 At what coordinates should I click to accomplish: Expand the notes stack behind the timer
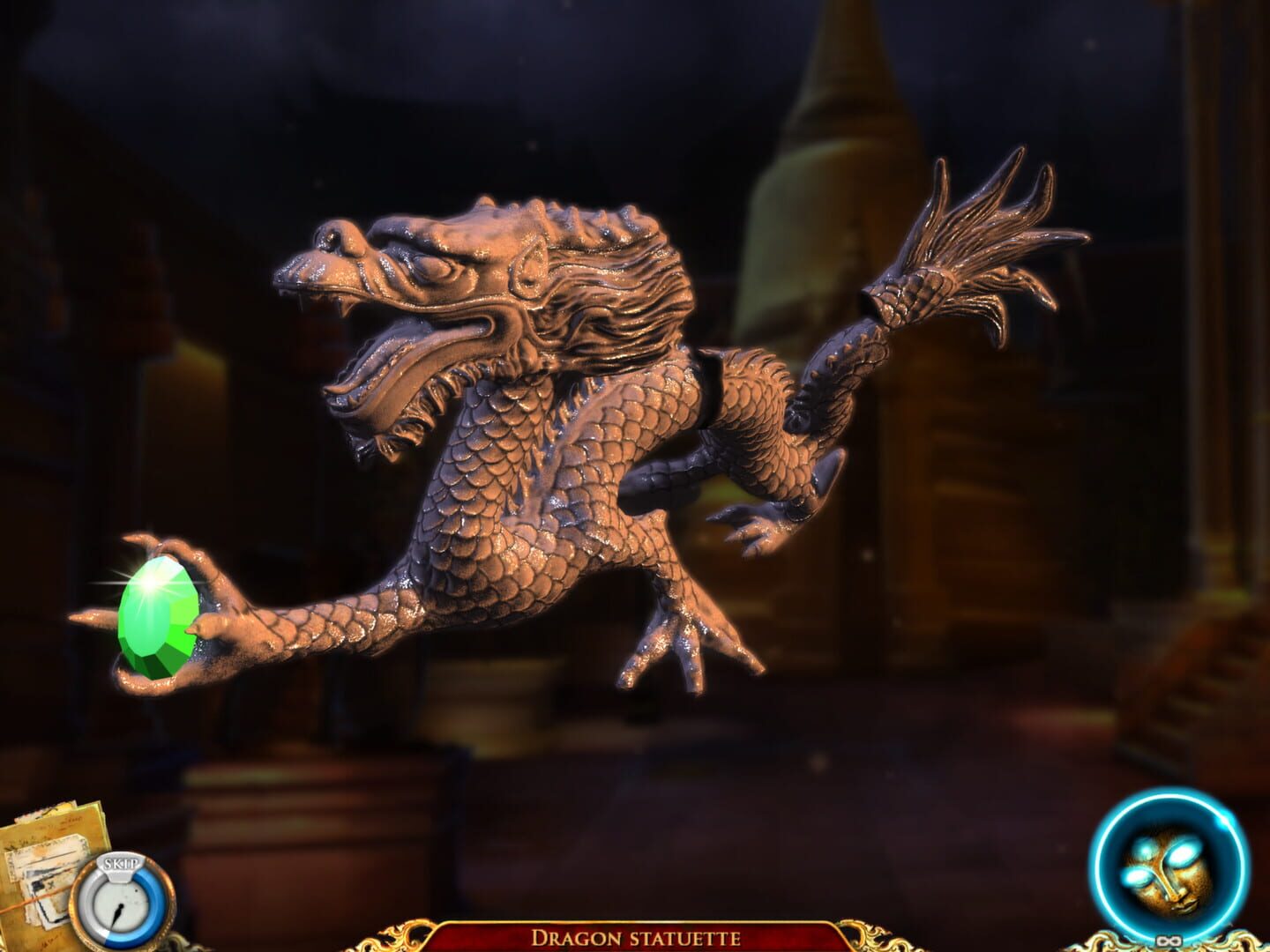coord(42,868)
